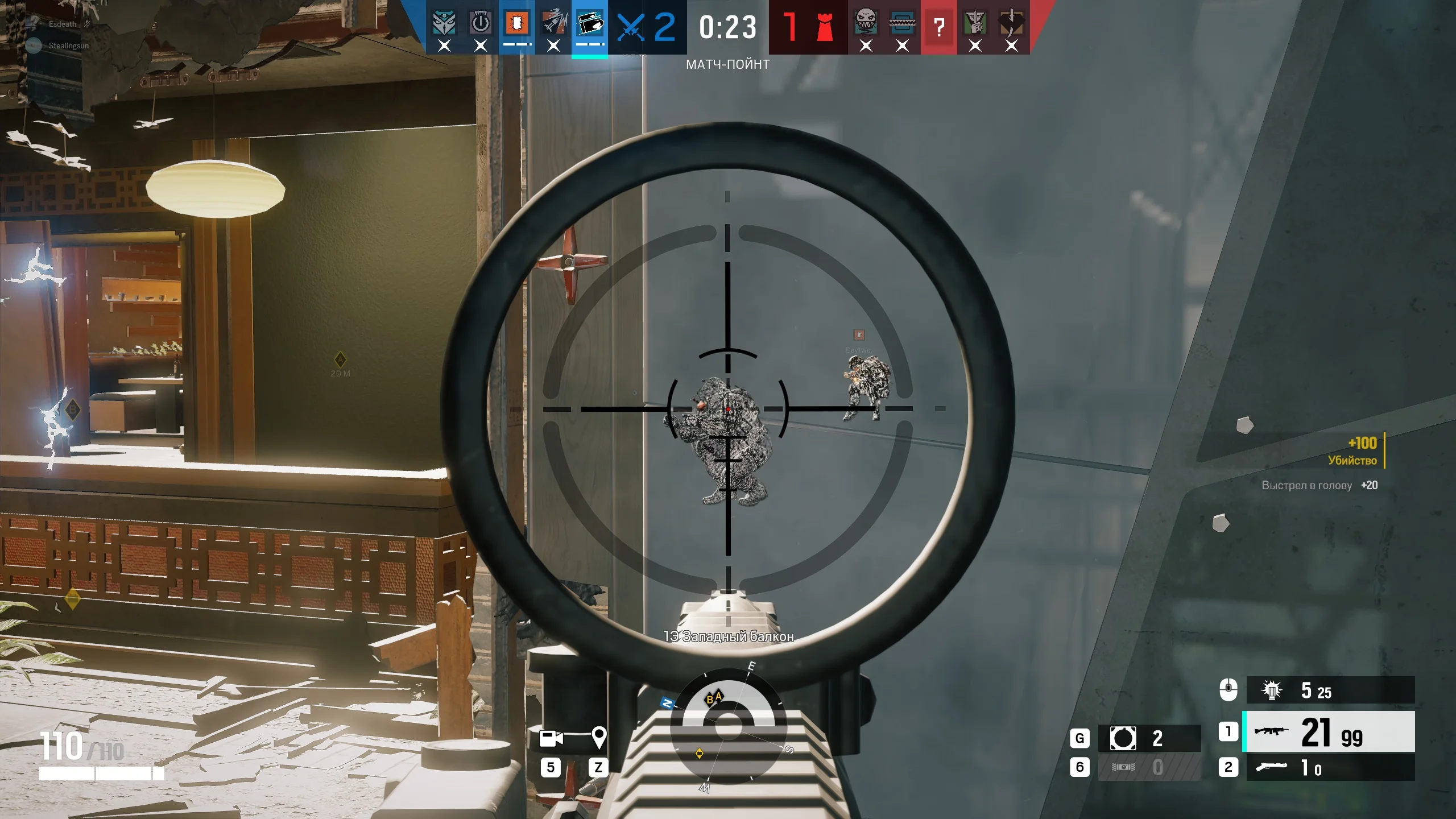Click the player name Stealingsun

(x=69, y=45)
